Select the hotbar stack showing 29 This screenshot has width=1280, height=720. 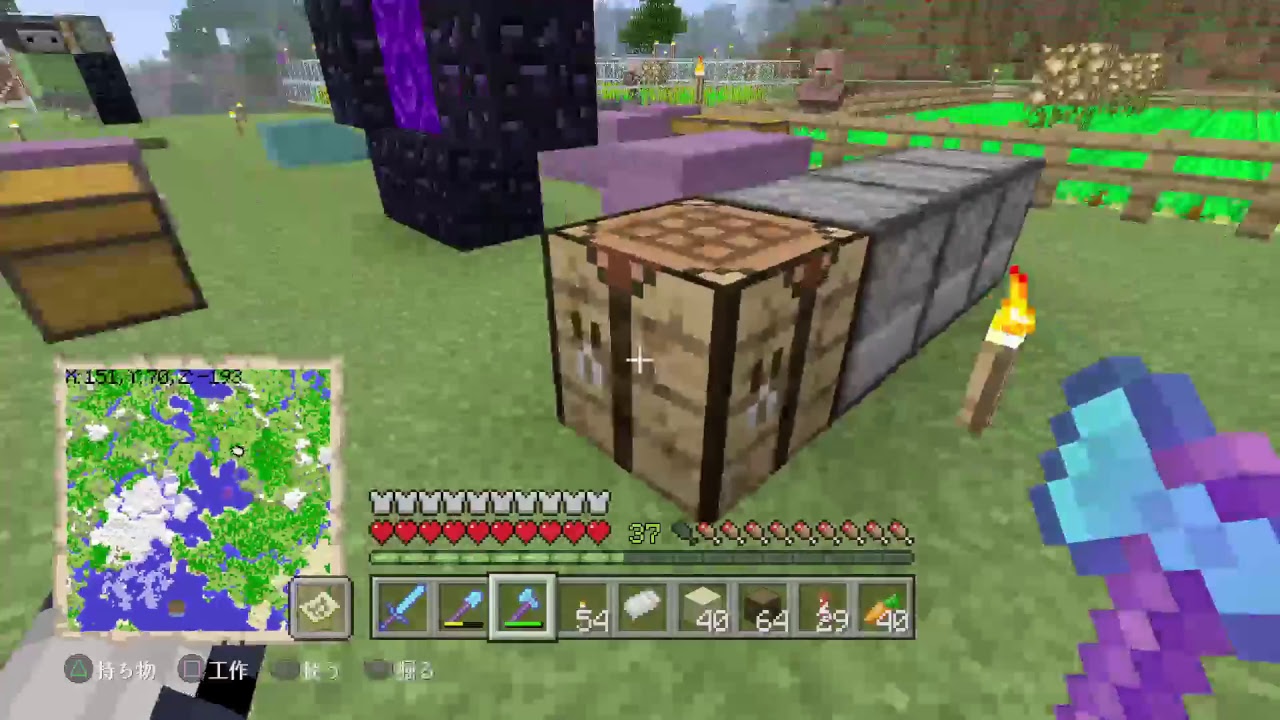(822, 608)
